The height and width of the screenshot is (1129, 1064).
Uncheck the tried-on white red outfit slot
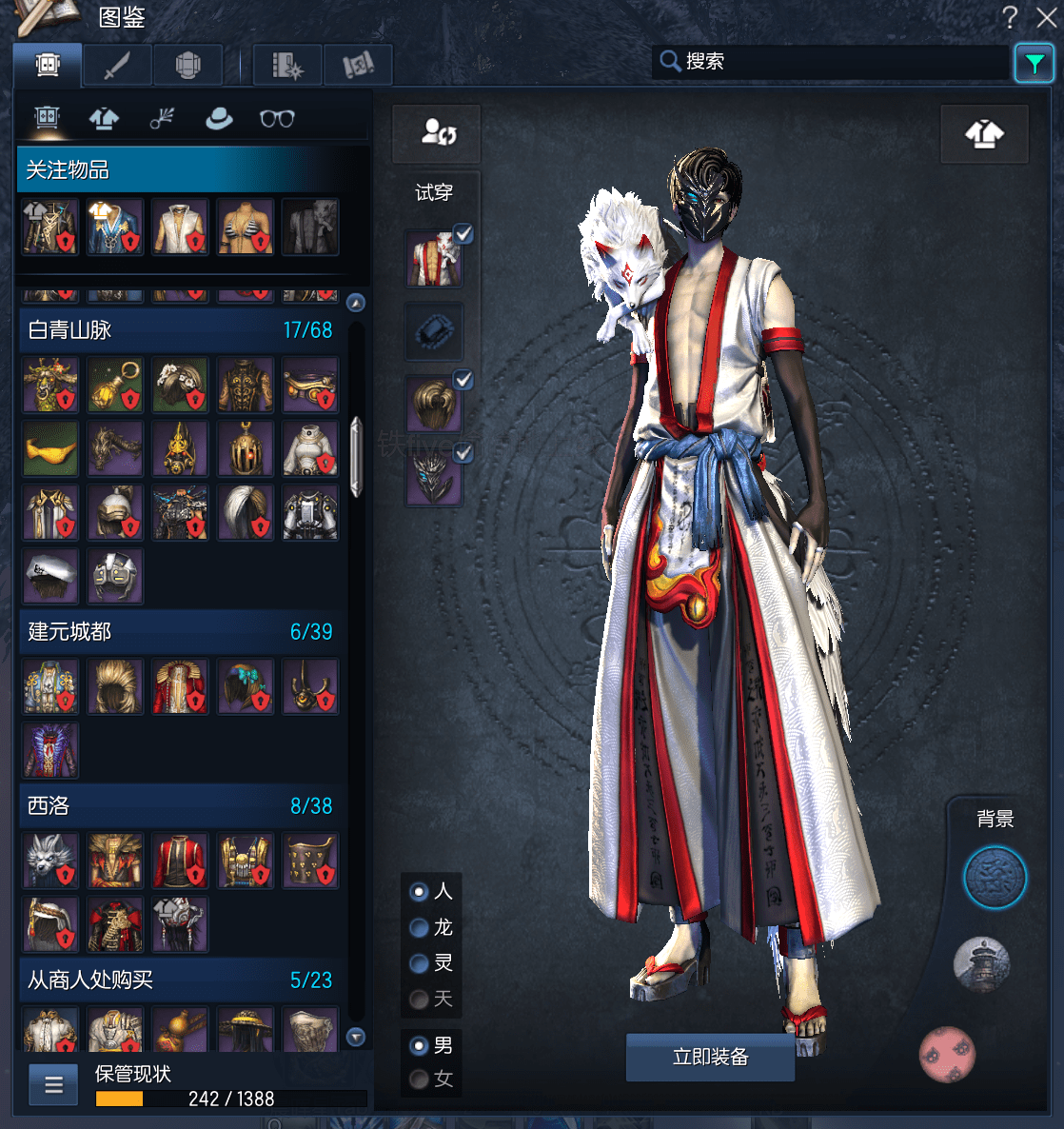point(463,233)
